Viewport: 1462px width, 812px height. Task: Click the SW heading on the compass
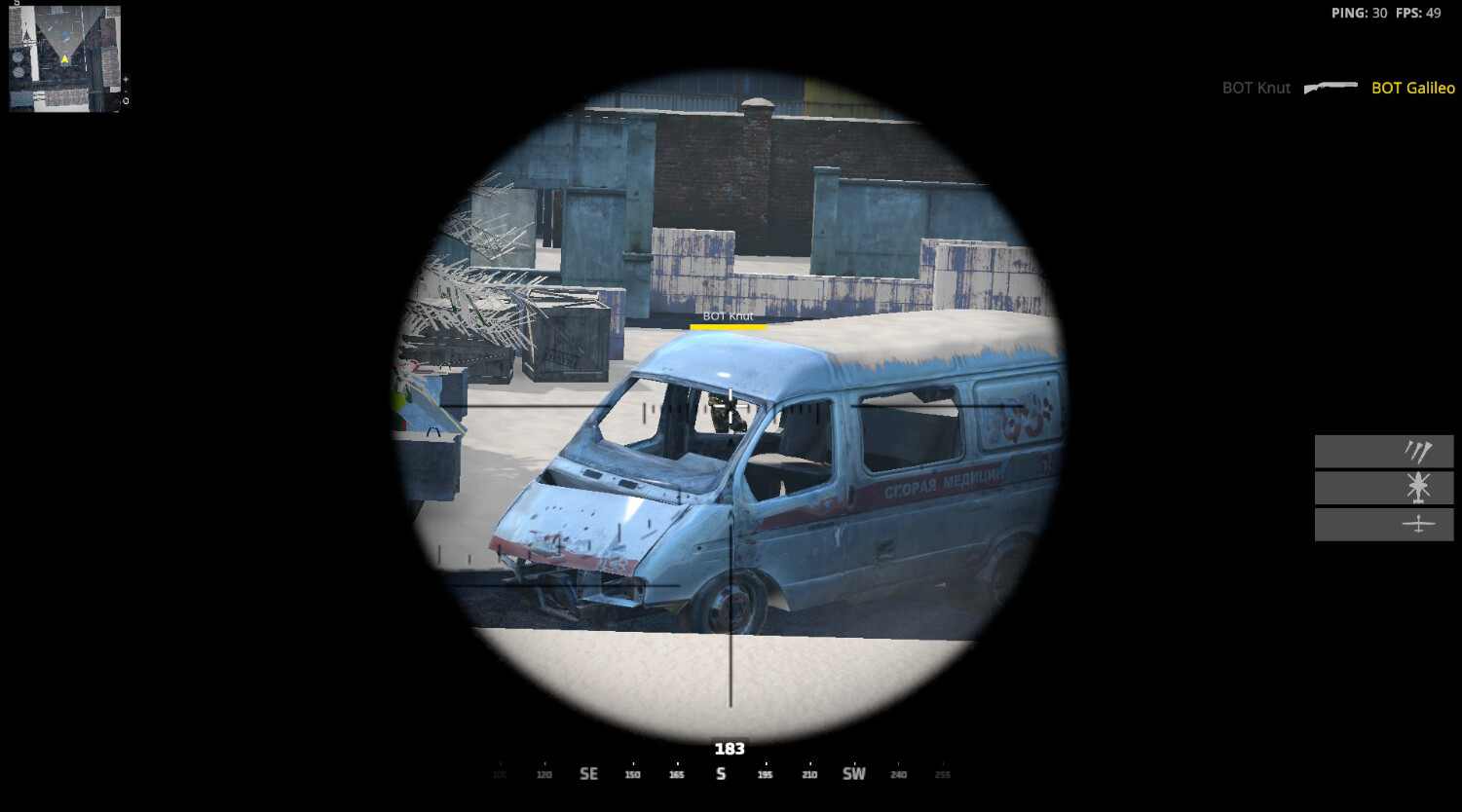[854, 773]
